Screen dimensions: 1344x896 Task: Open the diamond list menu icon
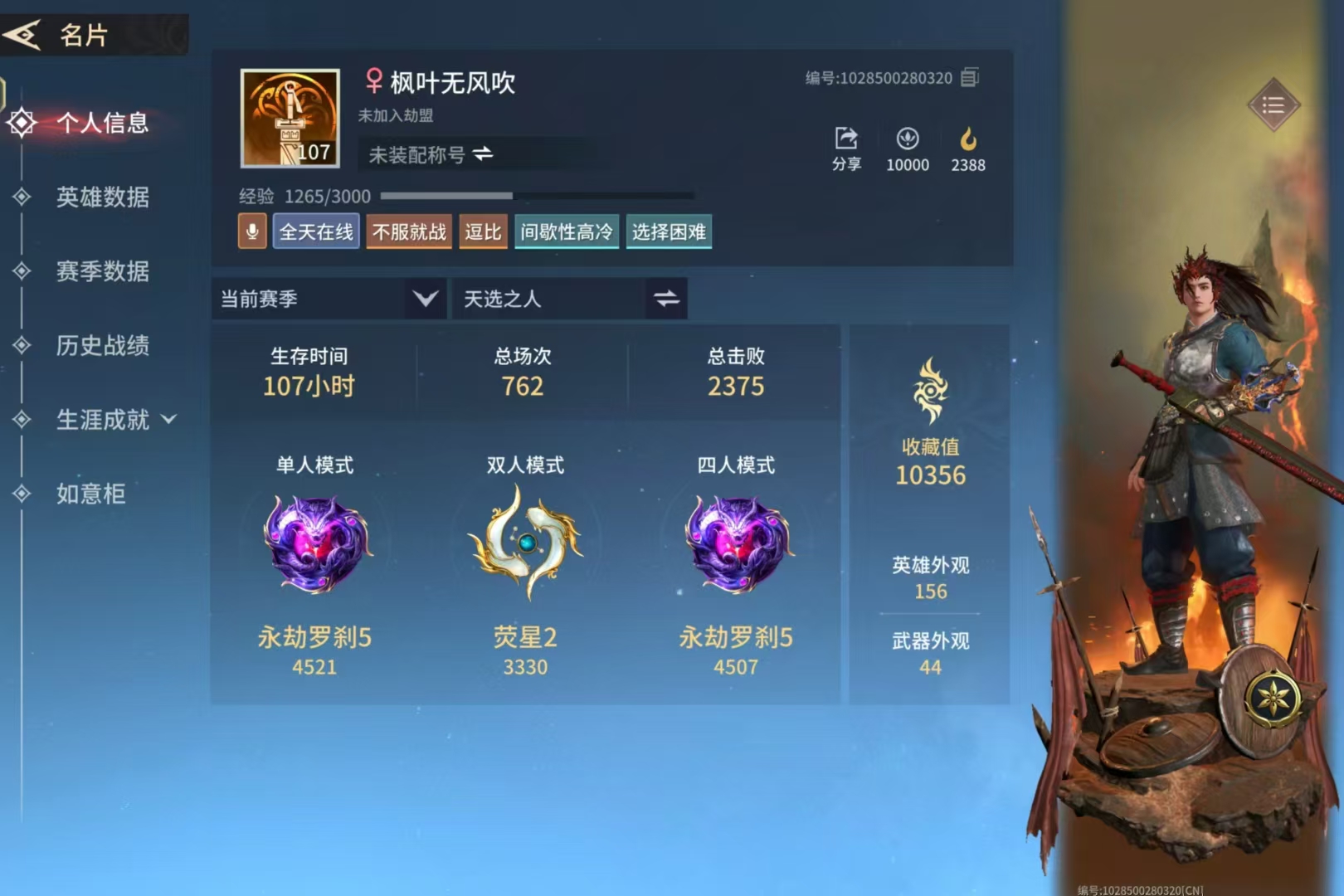coord(1273,105)
